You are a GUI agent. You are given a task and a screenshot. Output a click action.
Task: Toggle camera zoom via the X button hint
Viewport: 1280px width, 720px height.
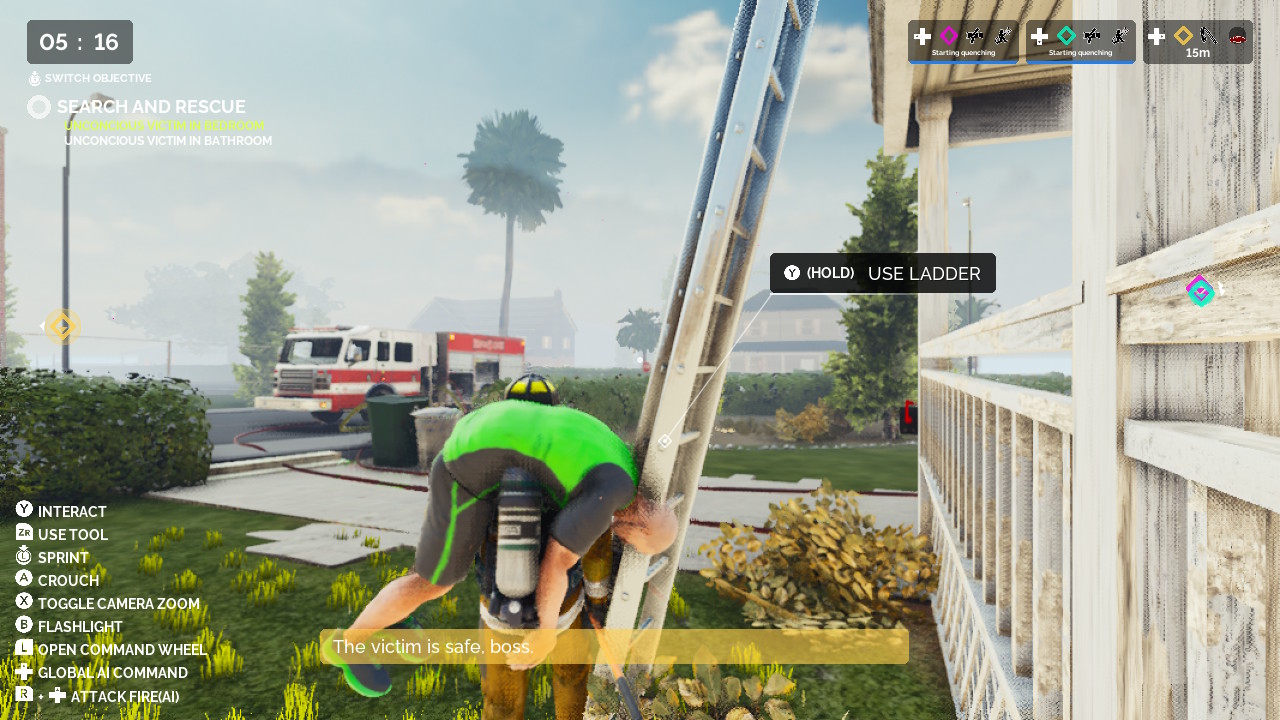22,603
